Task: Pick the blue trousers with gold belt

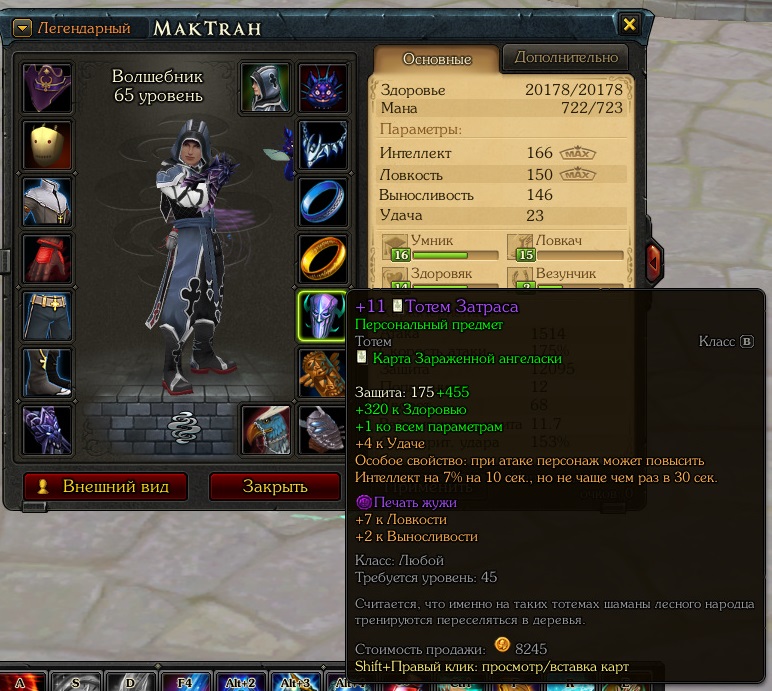Action: (47, 316)
